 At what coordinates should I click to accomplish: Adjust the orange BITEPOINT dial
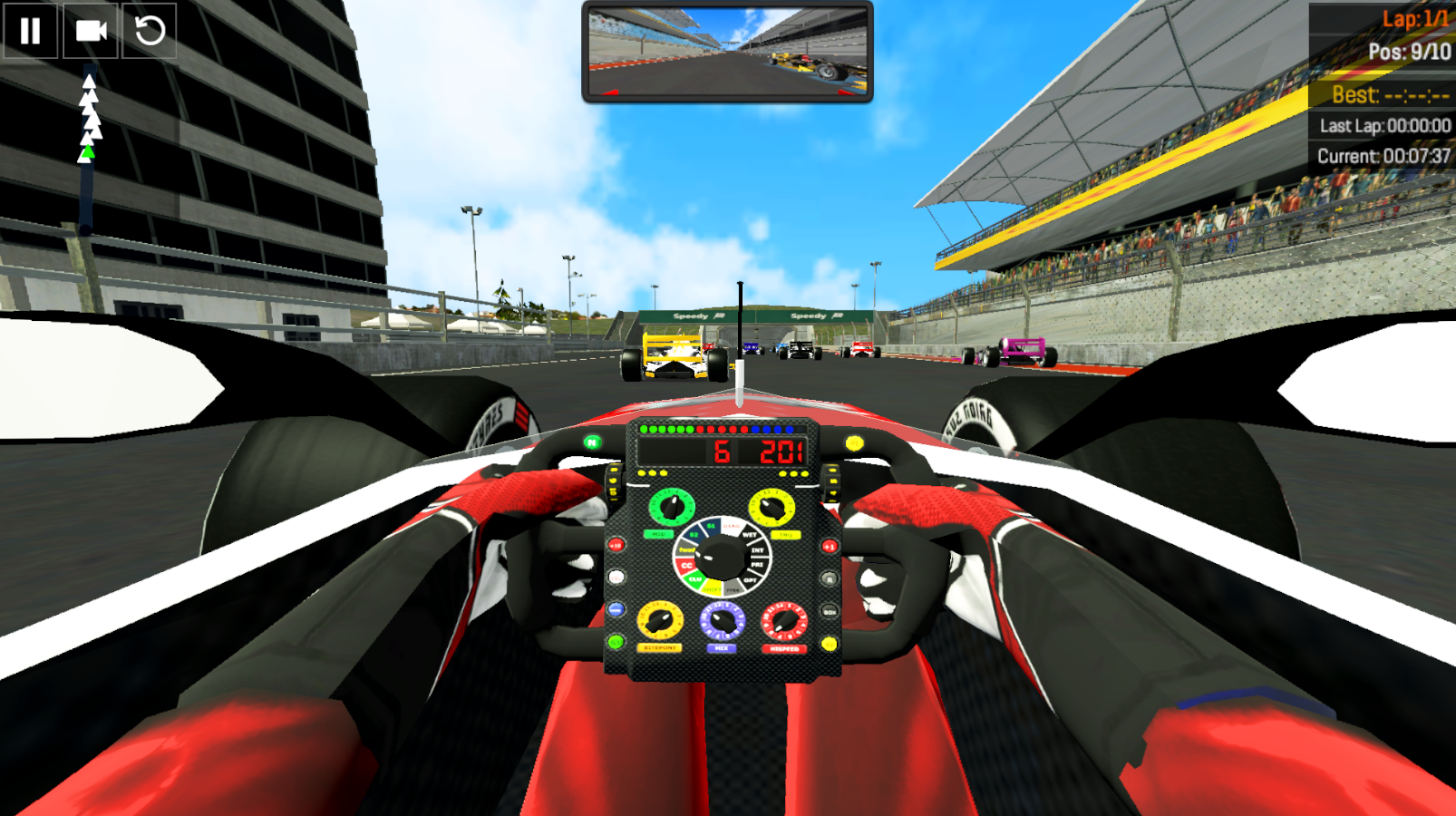click(659, 621)
